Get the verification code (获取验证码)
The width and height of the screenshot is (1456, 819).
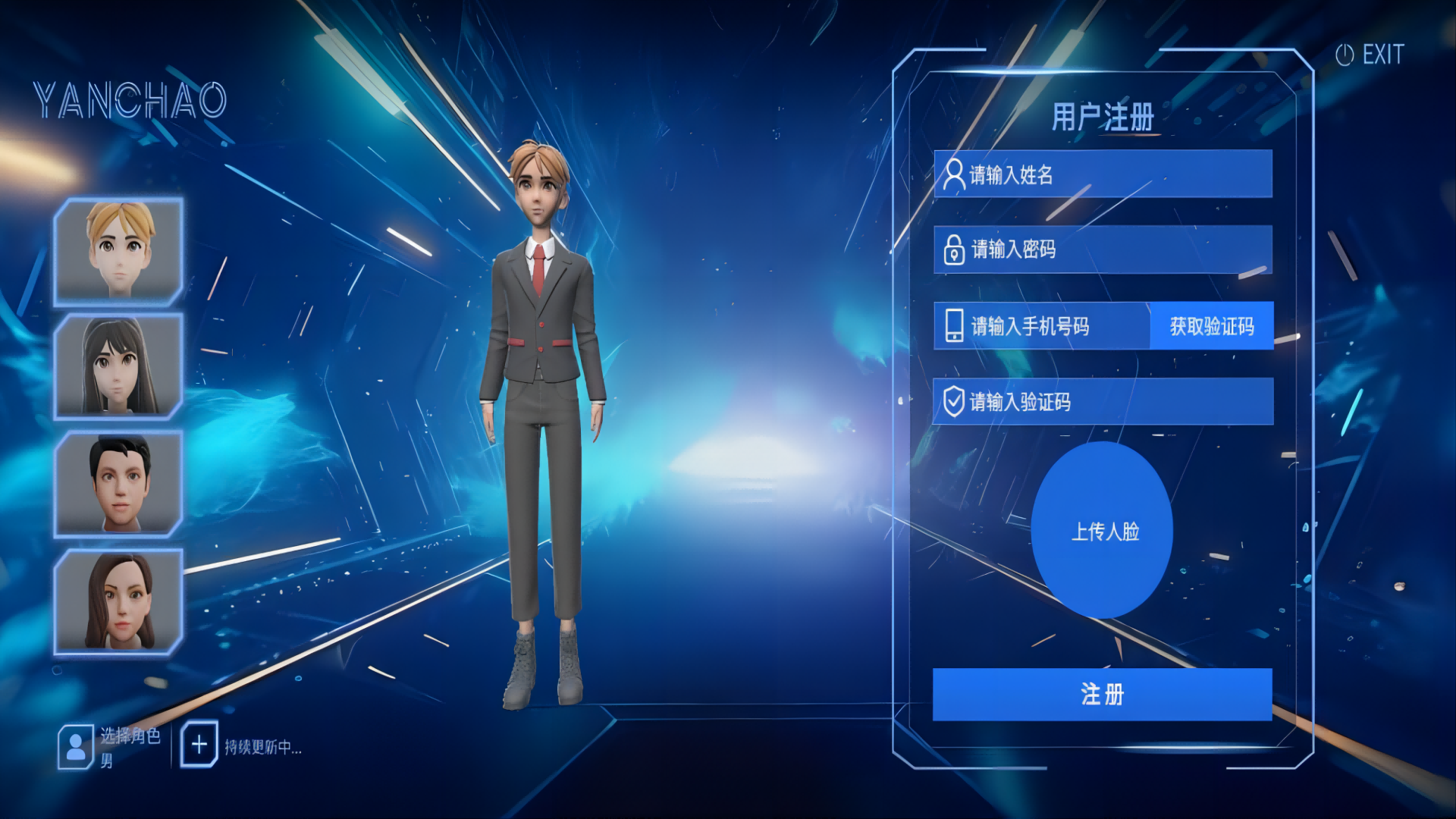tap(1211, 326)
